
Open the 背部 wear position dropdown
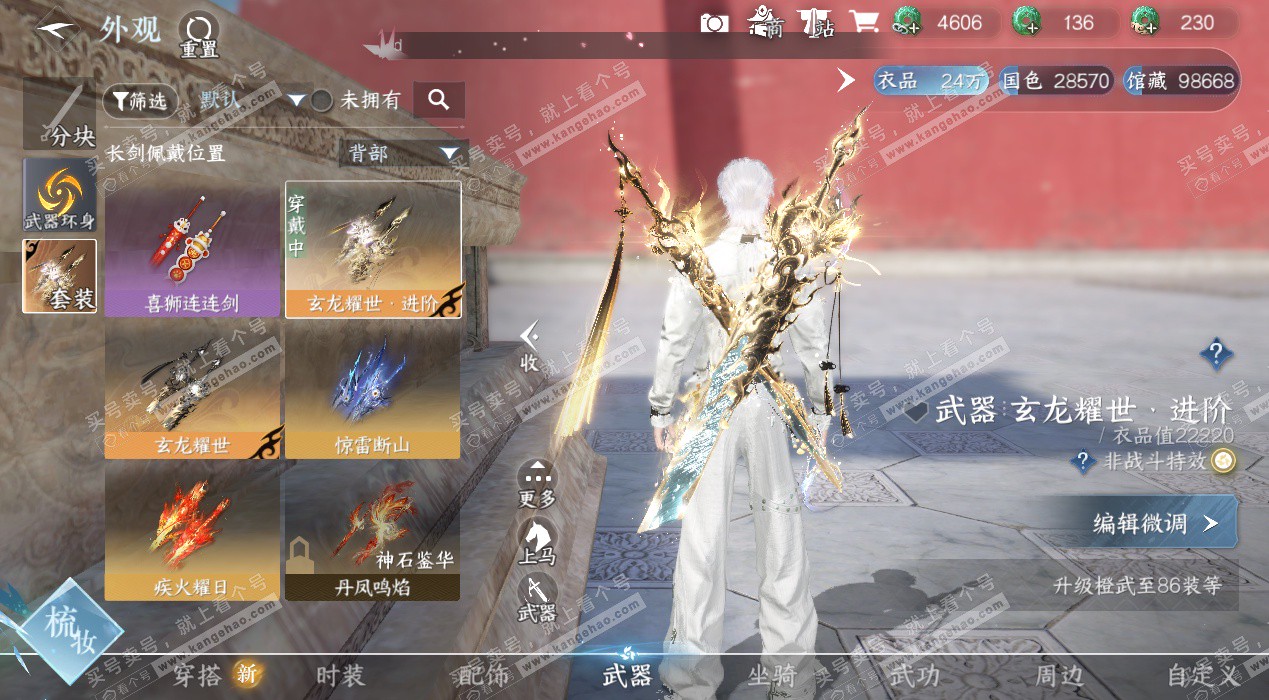click(x=404, y=153)
